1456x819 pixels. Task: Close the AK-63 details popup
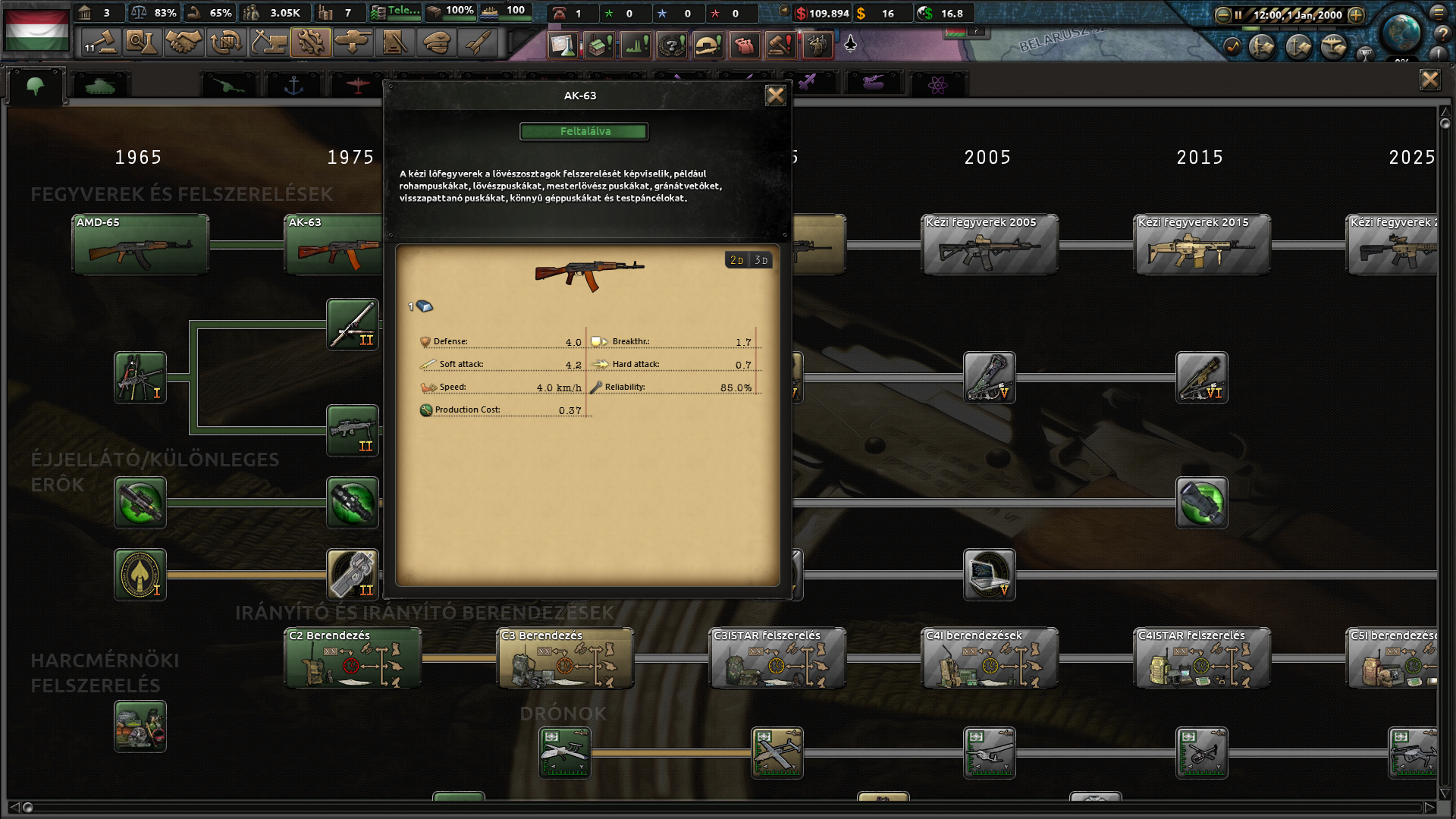click(x=775, y=96)
